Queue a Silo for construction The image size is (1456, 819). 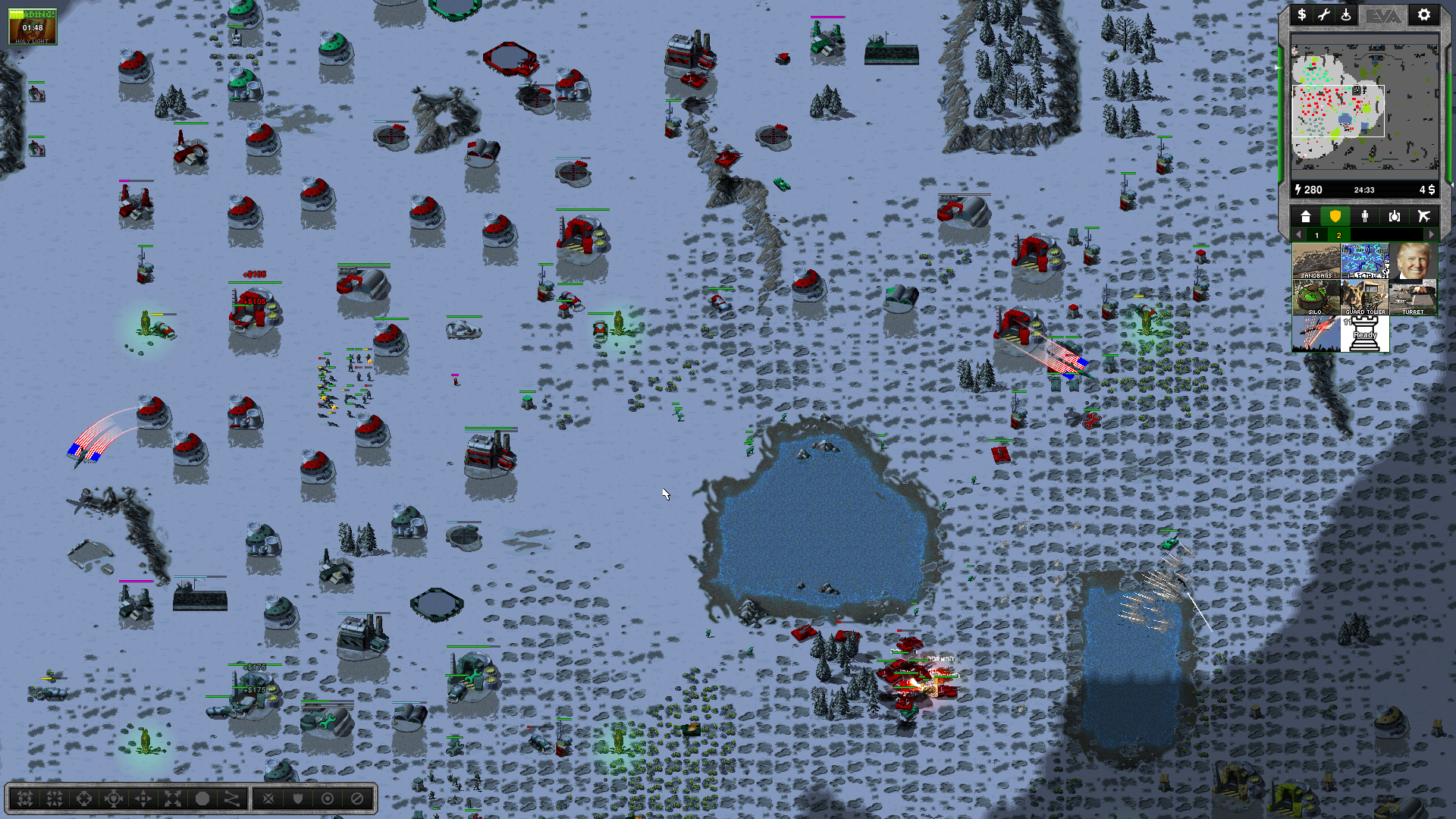1316,297
